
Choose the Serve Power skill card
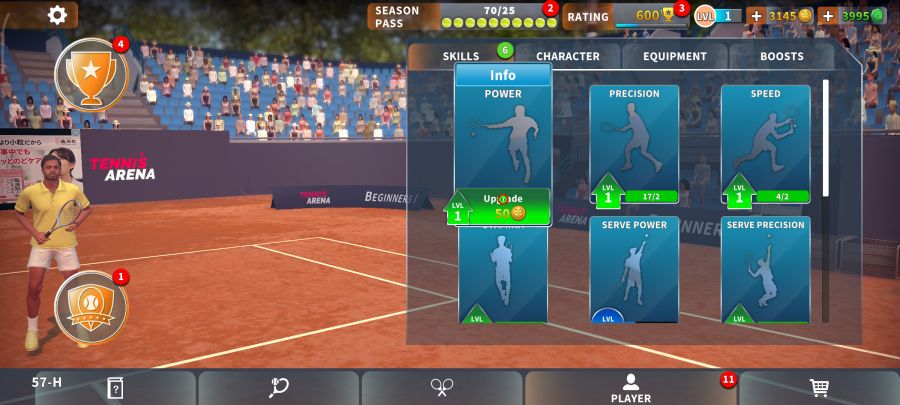(634, 268)
